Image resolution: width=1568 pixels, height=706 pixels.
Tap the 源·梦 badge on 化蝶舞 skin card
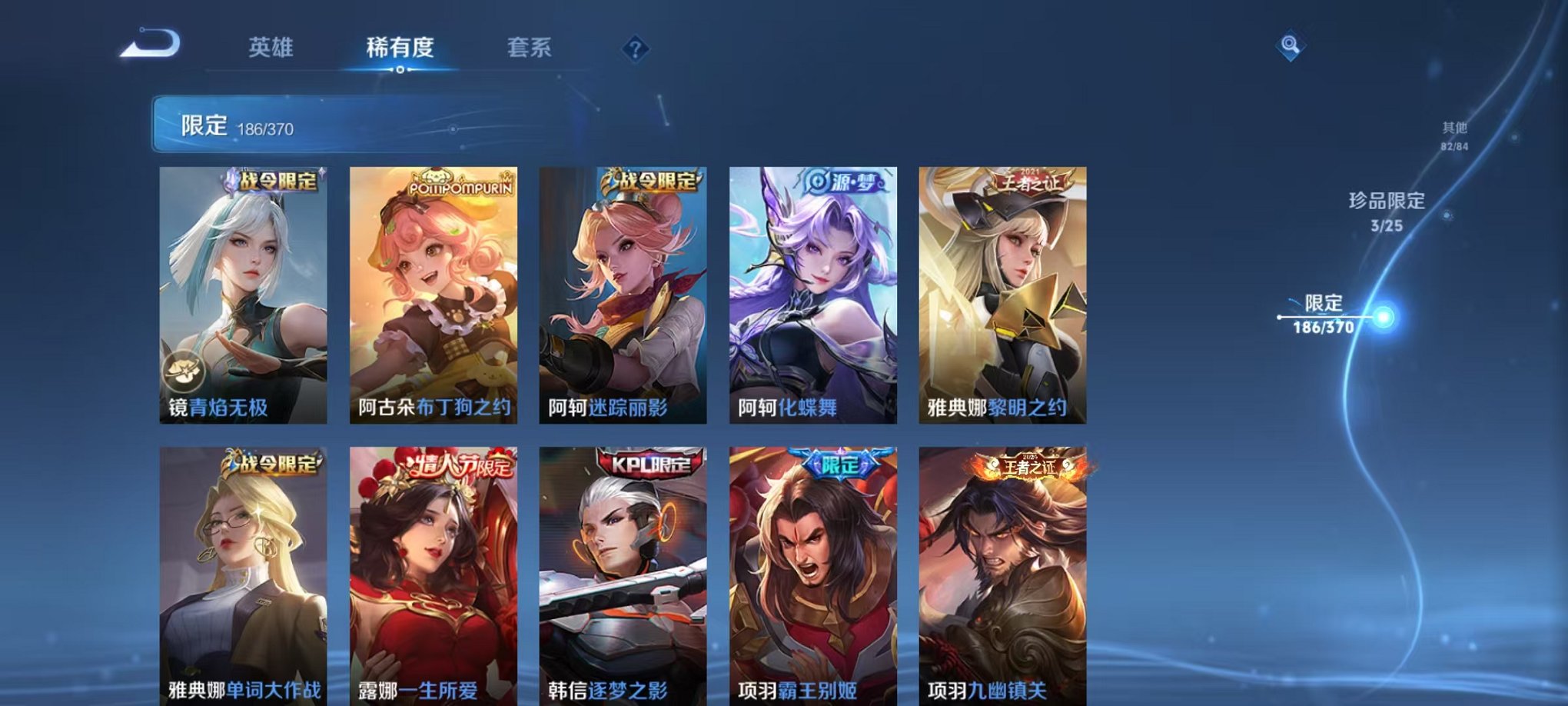841,182
